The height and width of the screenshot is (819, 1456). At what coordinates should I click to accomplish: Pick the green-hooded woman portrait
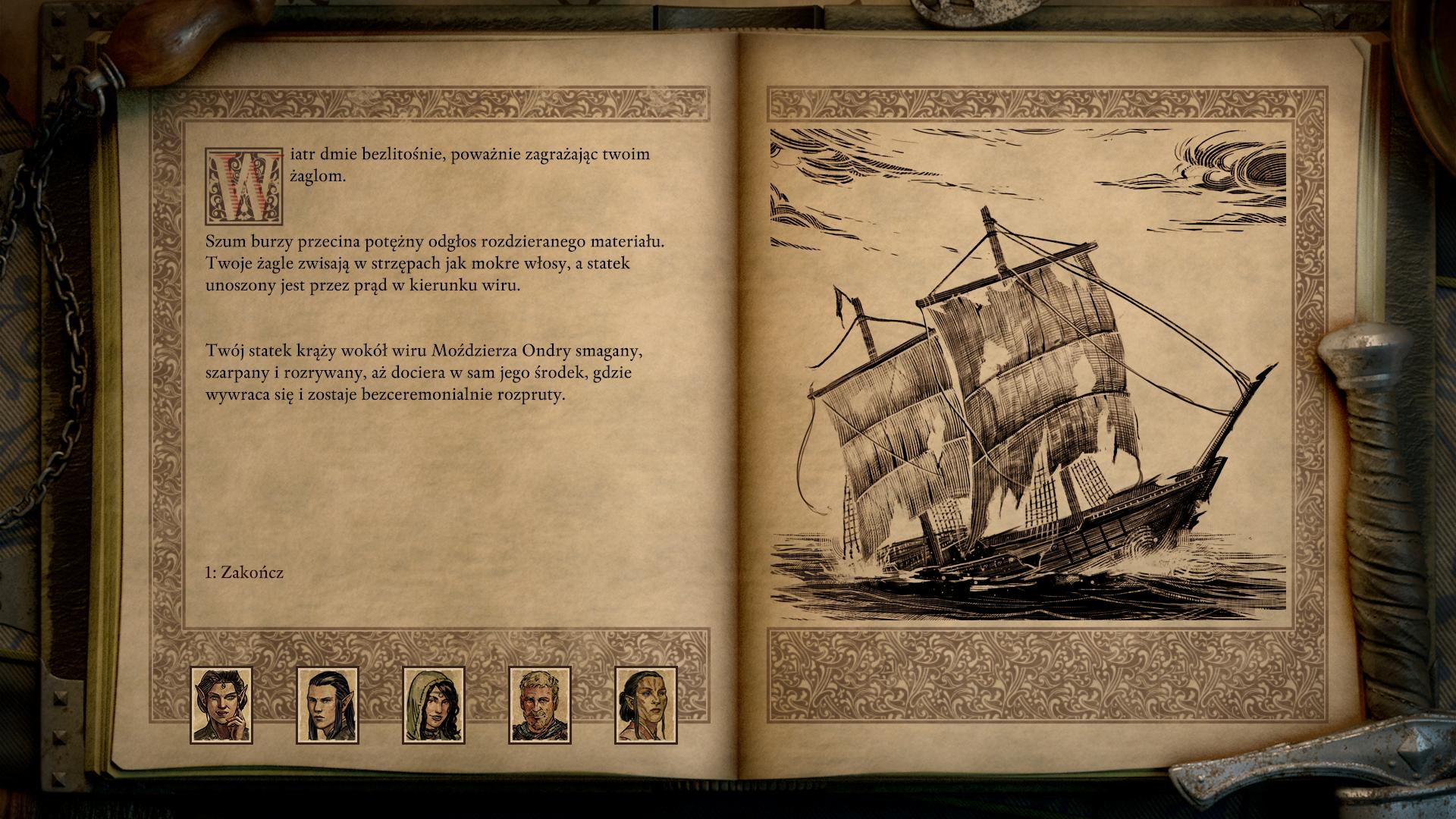(433, 704)
